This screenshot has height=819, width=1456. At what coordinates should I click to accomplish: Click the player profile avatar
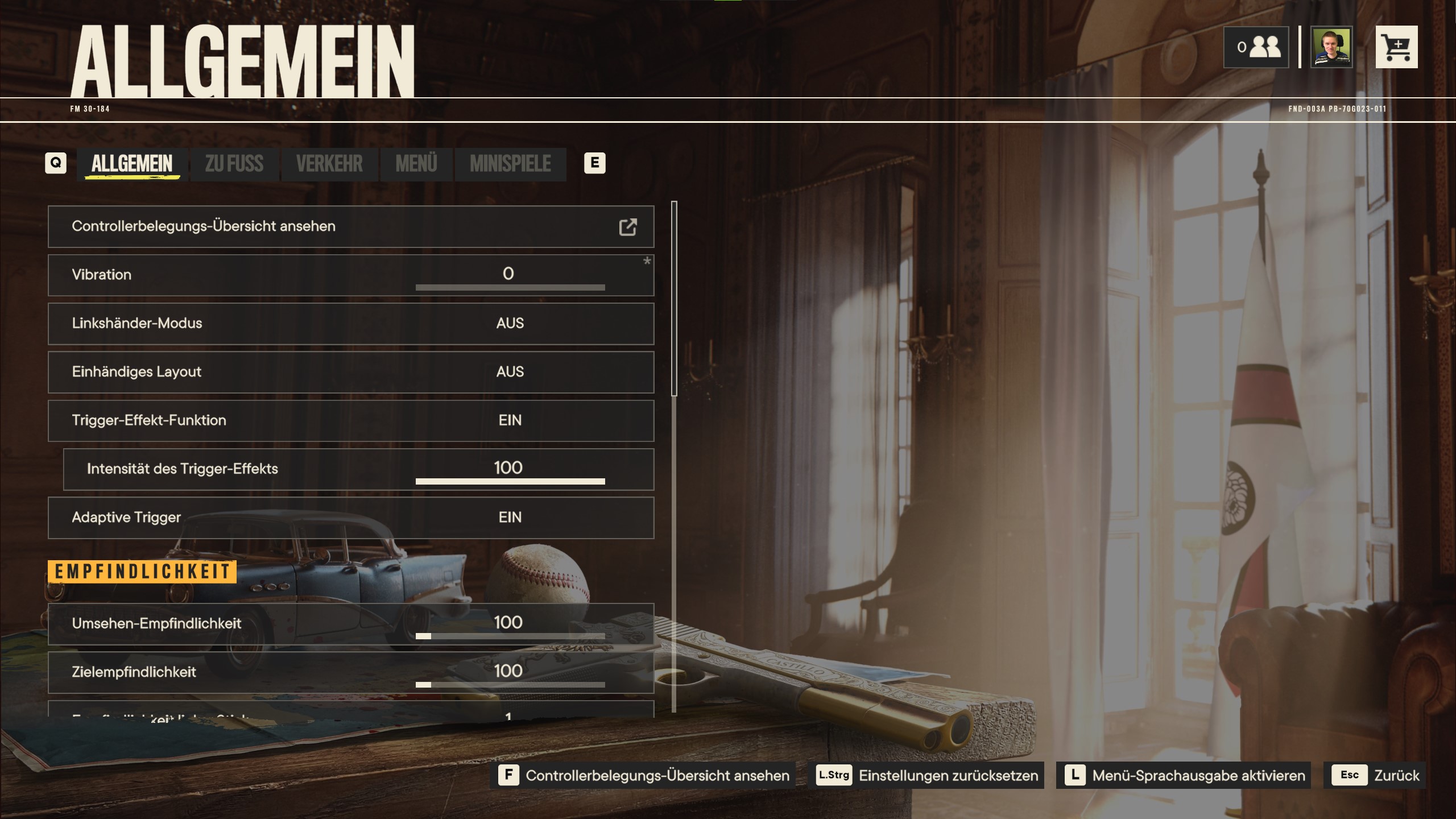coord(1331,47)
